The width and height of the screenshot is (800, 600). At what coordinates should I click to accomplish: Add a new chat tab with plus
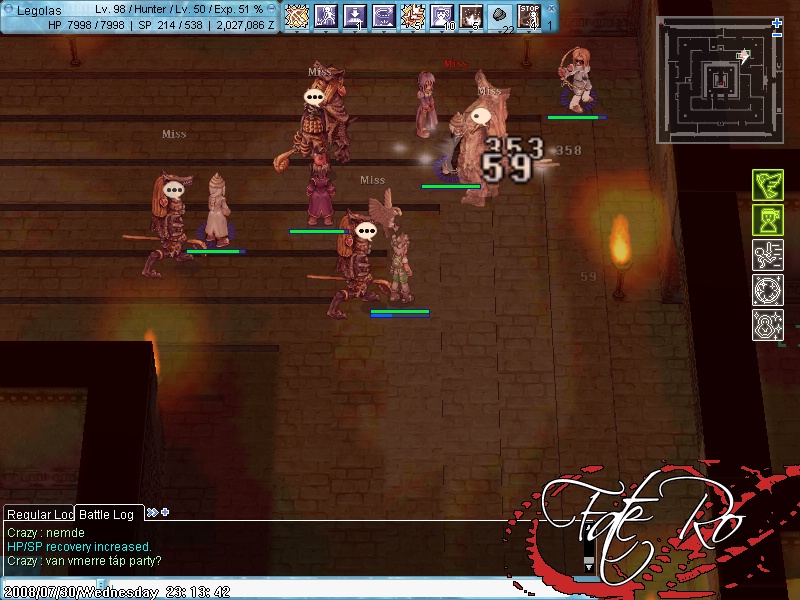(x=165, y=513)
